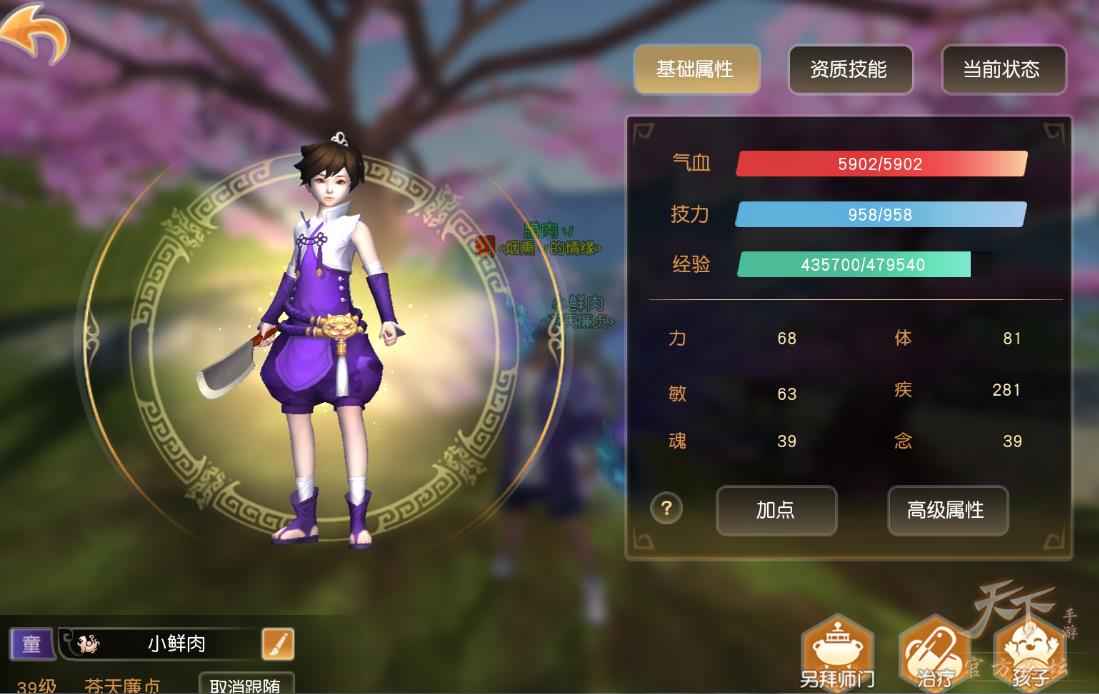The width and height of the screenshot is (1099, 694).
Task: Rename the child with the brush icon
Action: click(x=278, y=644)
